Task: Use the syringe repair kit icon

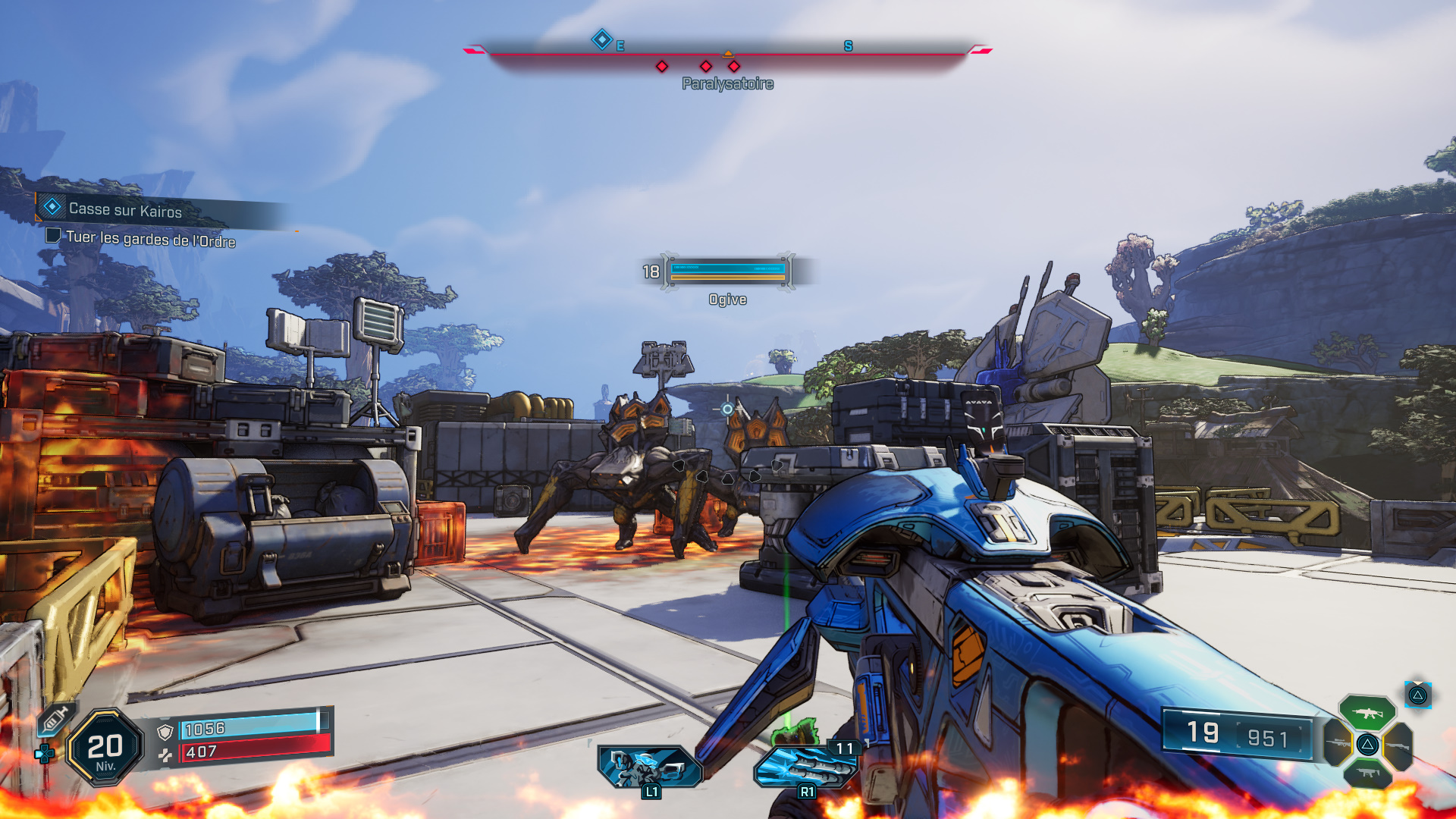Action: click(x=55, y=719)
